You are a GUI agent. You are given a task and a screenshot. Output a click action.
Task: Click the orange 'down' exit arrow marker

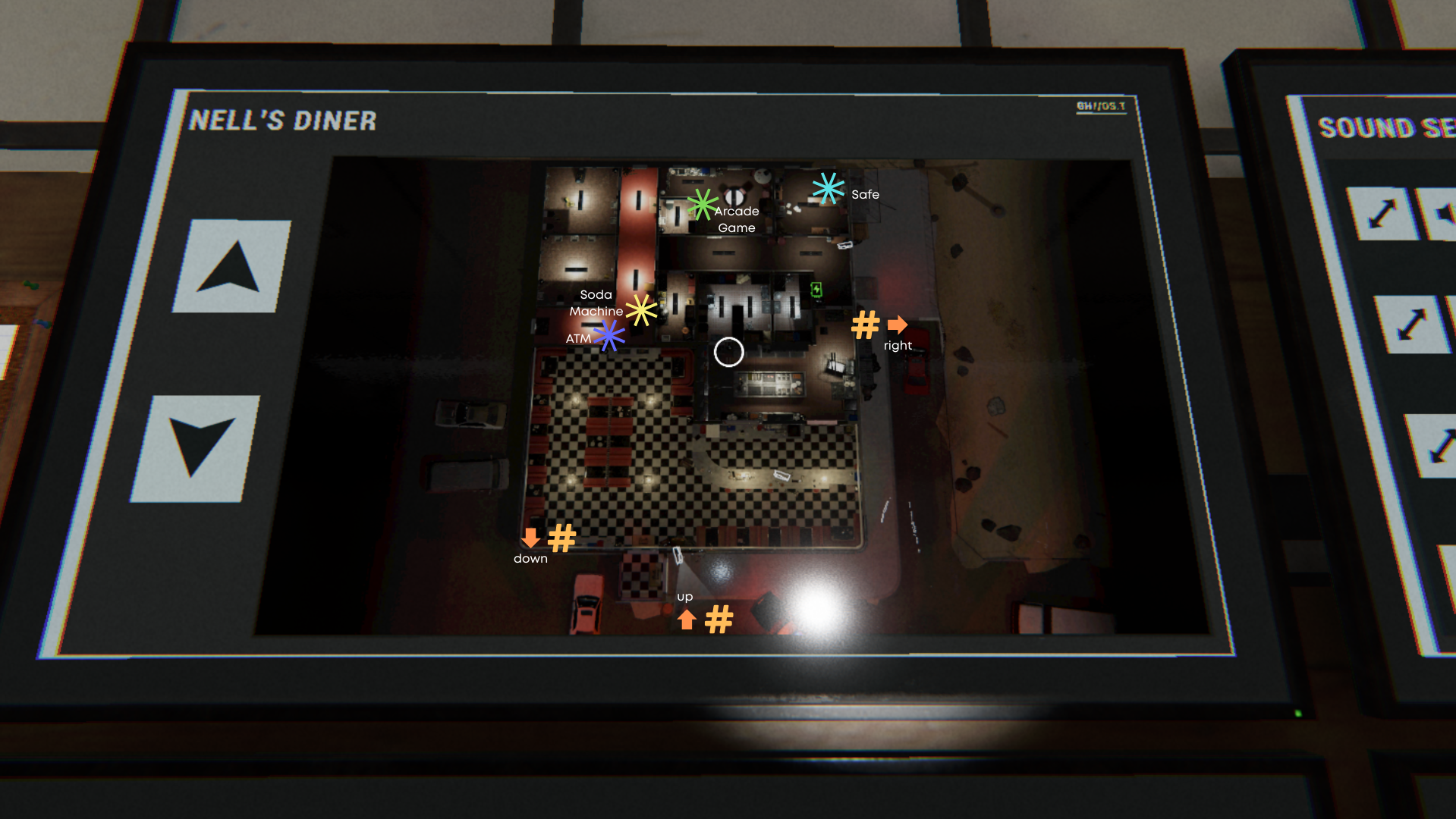click(x=530, y=538)
